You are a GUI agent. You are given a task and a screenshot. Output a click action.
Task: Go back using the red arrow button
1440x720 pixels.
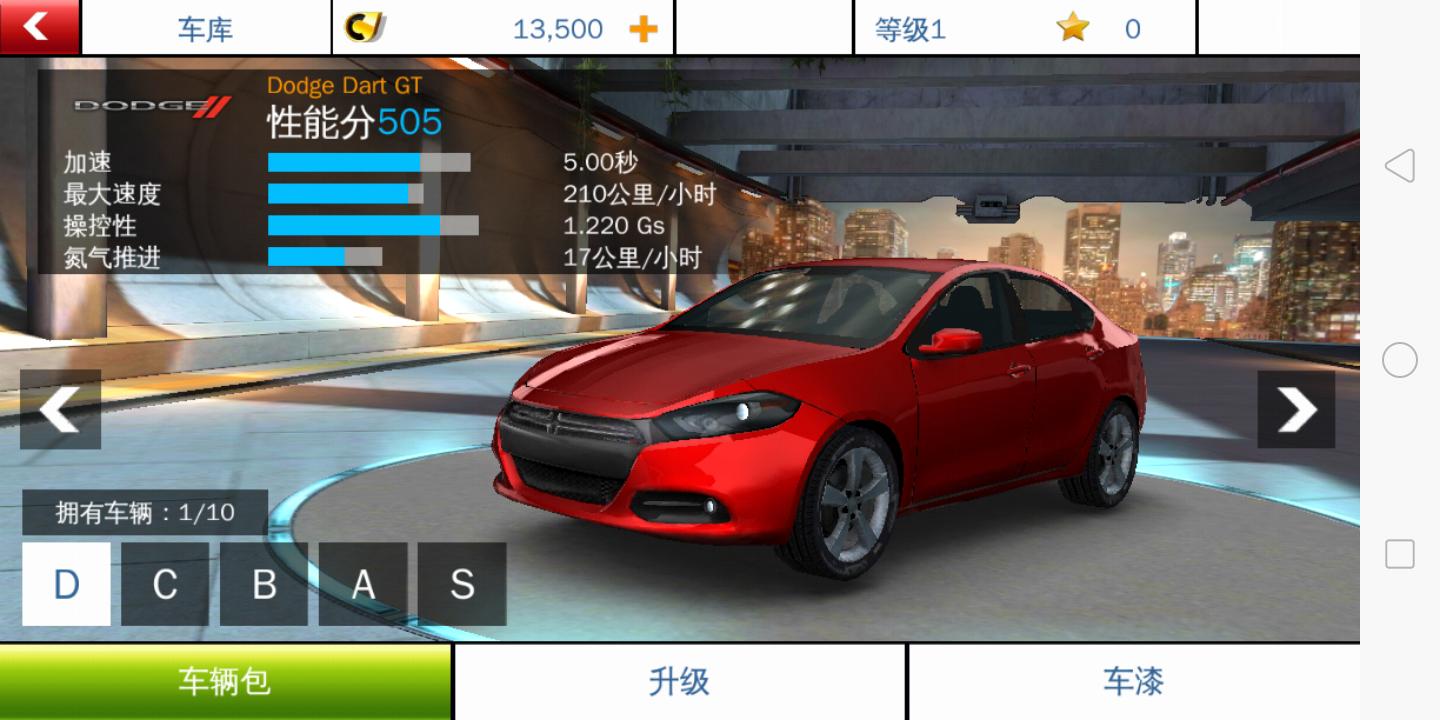click(38, 27)
